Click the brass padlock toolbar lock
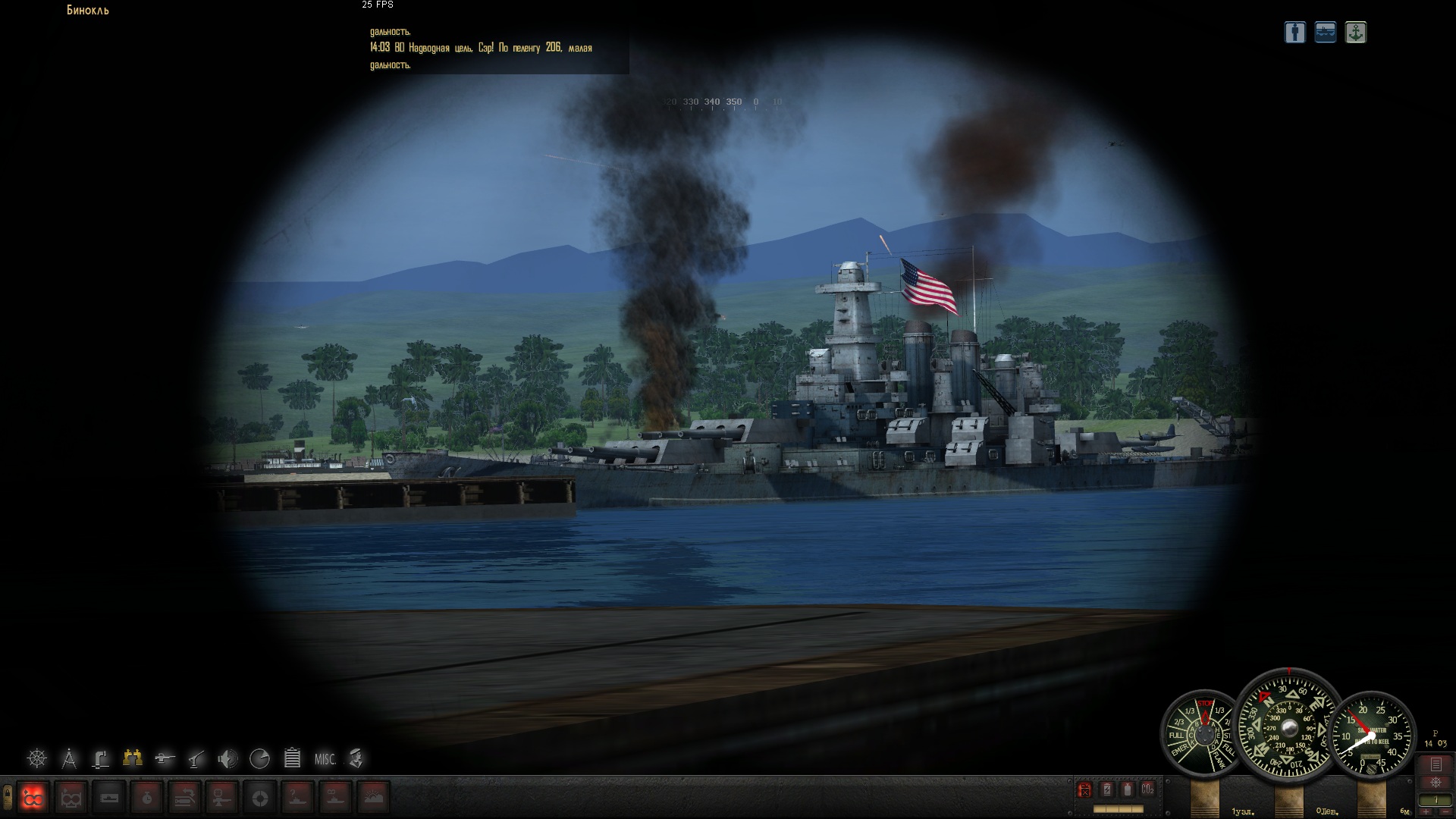 click(x=7, y=796)
